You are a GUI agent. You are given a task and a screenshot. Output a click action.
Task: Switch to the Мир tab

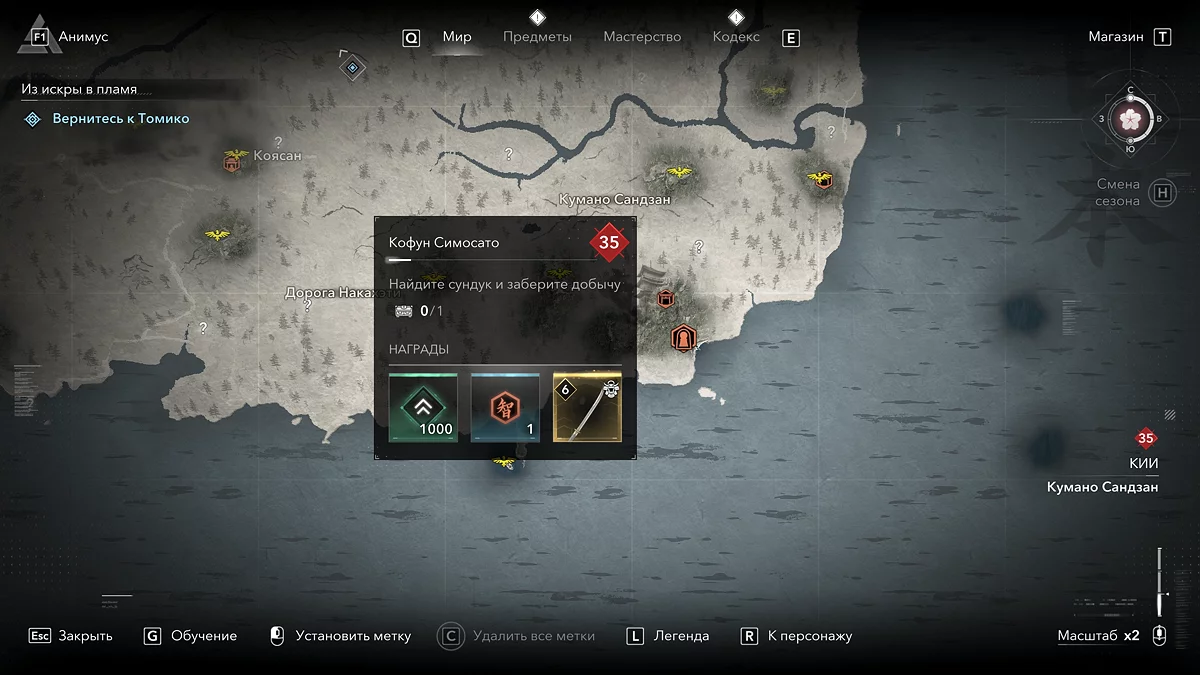click(x=457, y=37)
